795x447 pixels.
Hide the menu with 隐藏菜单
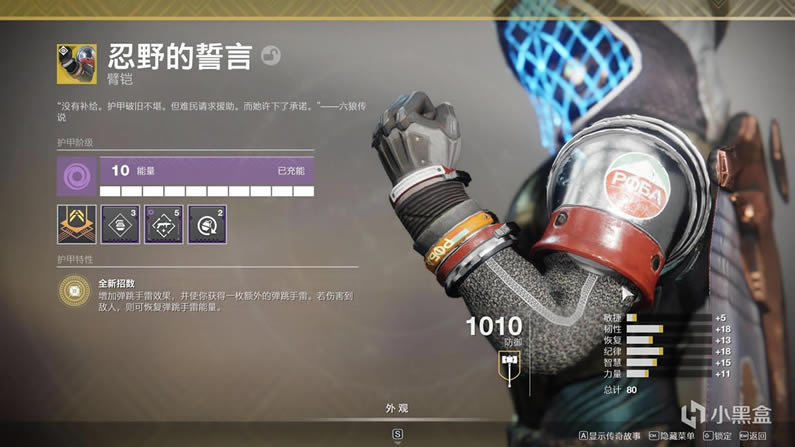[x=671, y=436]
